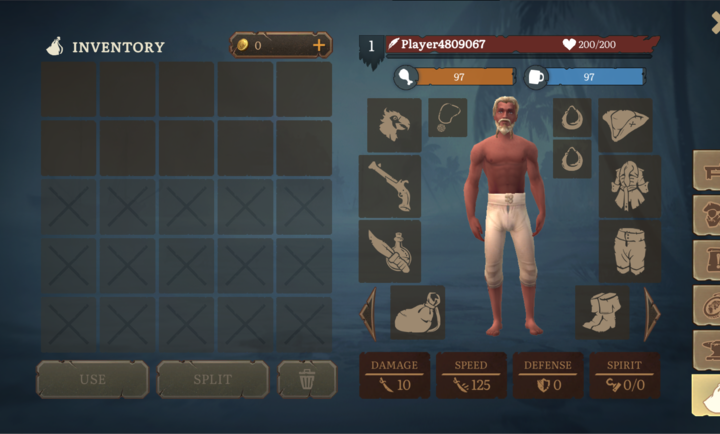Rotate character with the right arrow
Viewport: 720px width, 434px height.
(x=652, y=313)
